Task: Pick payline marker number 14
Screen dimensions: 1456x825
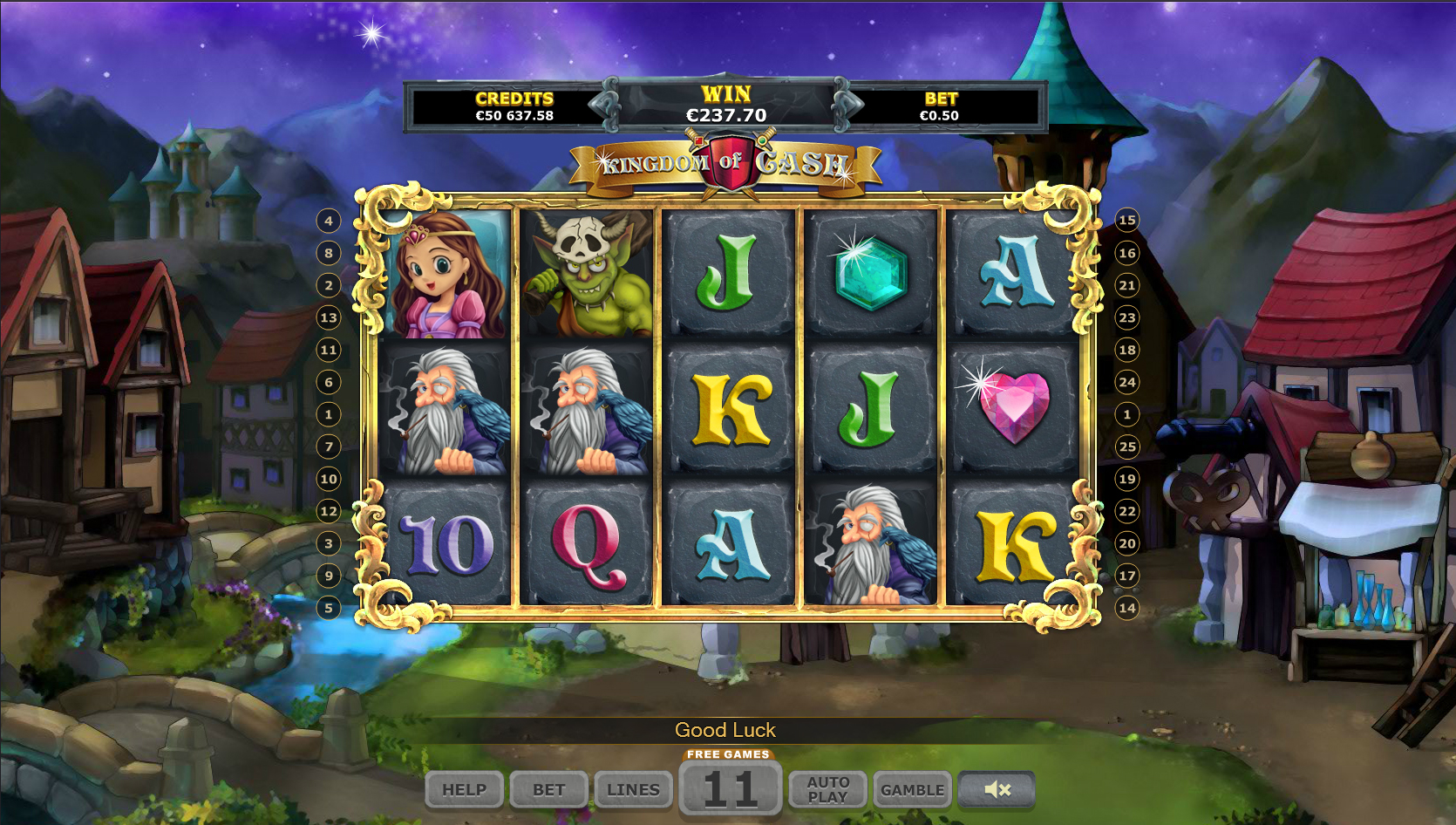Action: [x=1127, y=608]
